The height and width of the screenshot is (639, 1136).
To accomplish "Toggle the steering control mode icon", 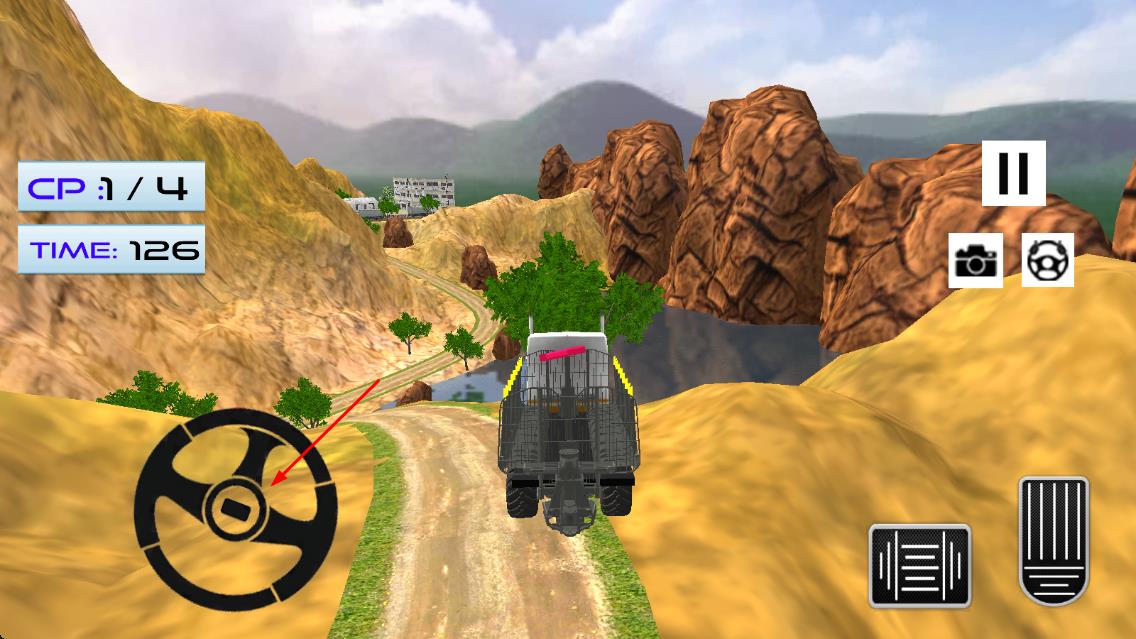I will [x=1047, y=261].
